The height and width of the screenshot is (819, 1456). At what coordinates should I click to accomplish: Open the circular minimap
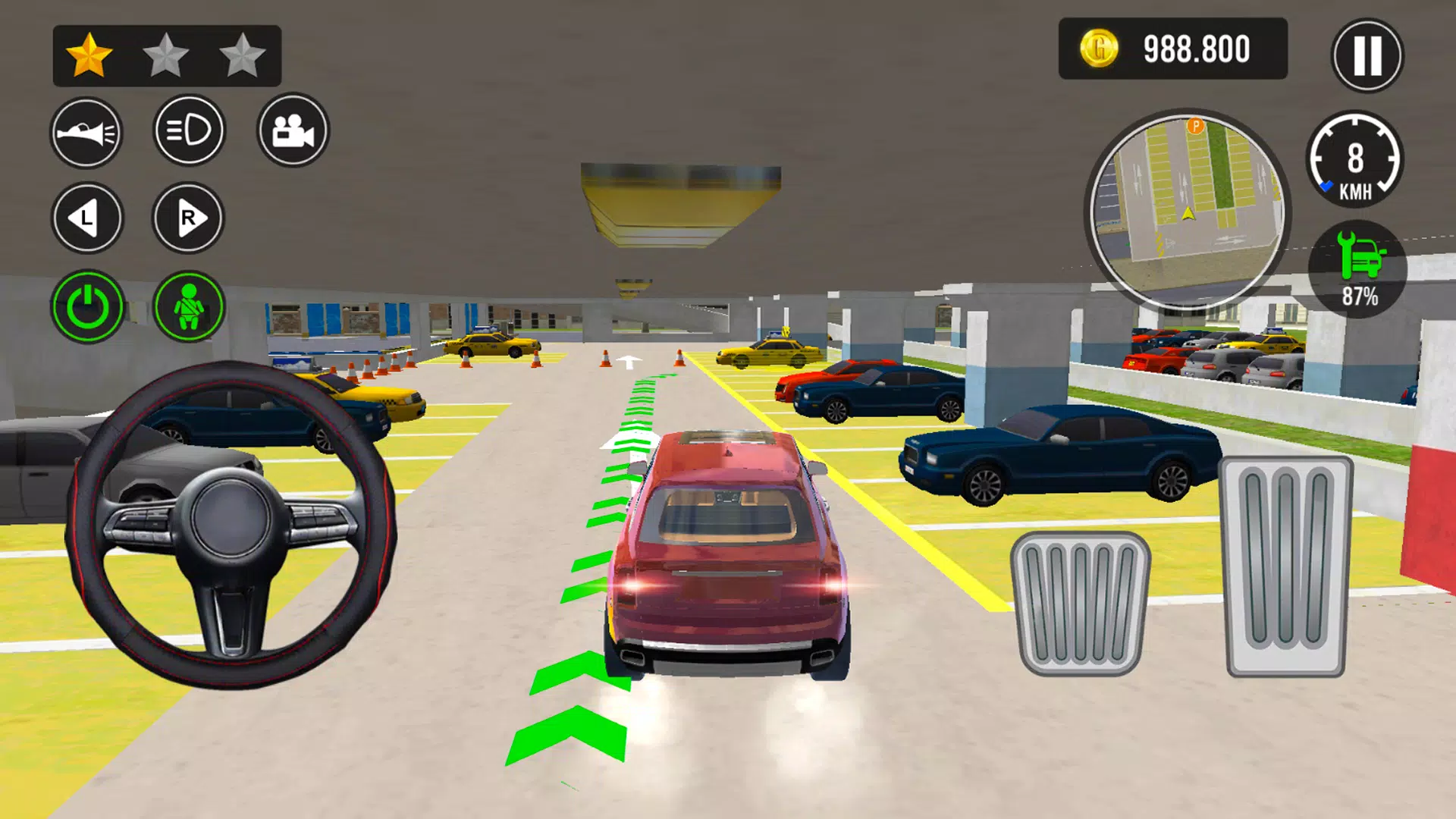point(1187,211)
